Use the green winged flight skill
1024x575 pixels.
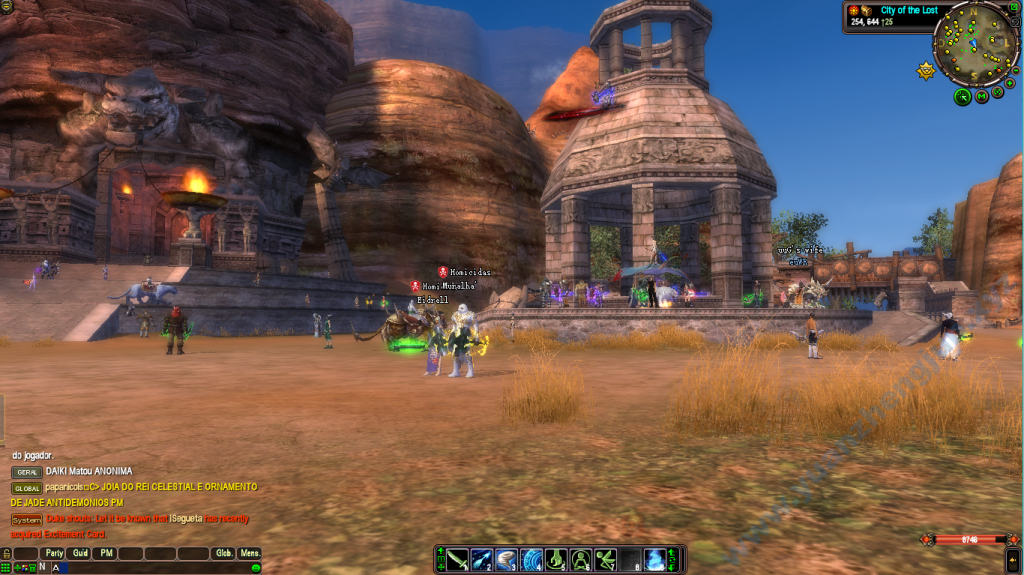pos(605,559)
